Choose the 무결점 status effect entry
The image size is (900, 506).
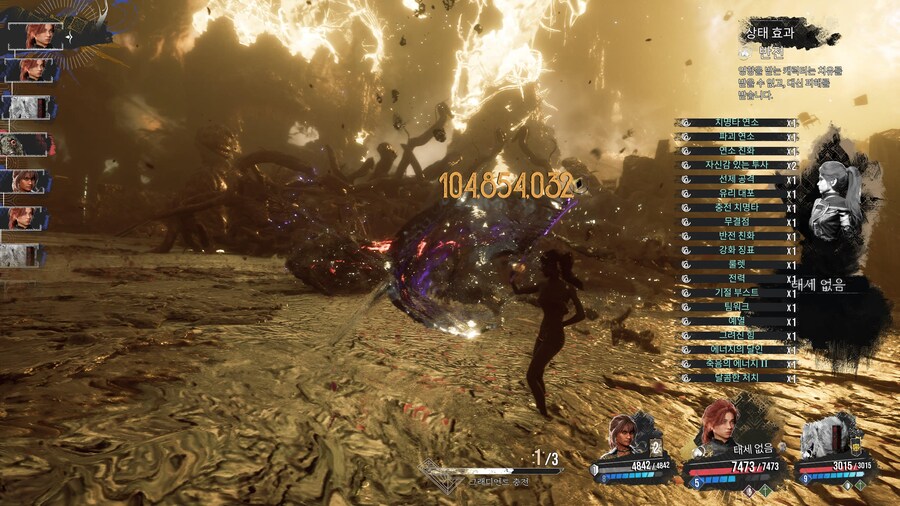[737, 222]
